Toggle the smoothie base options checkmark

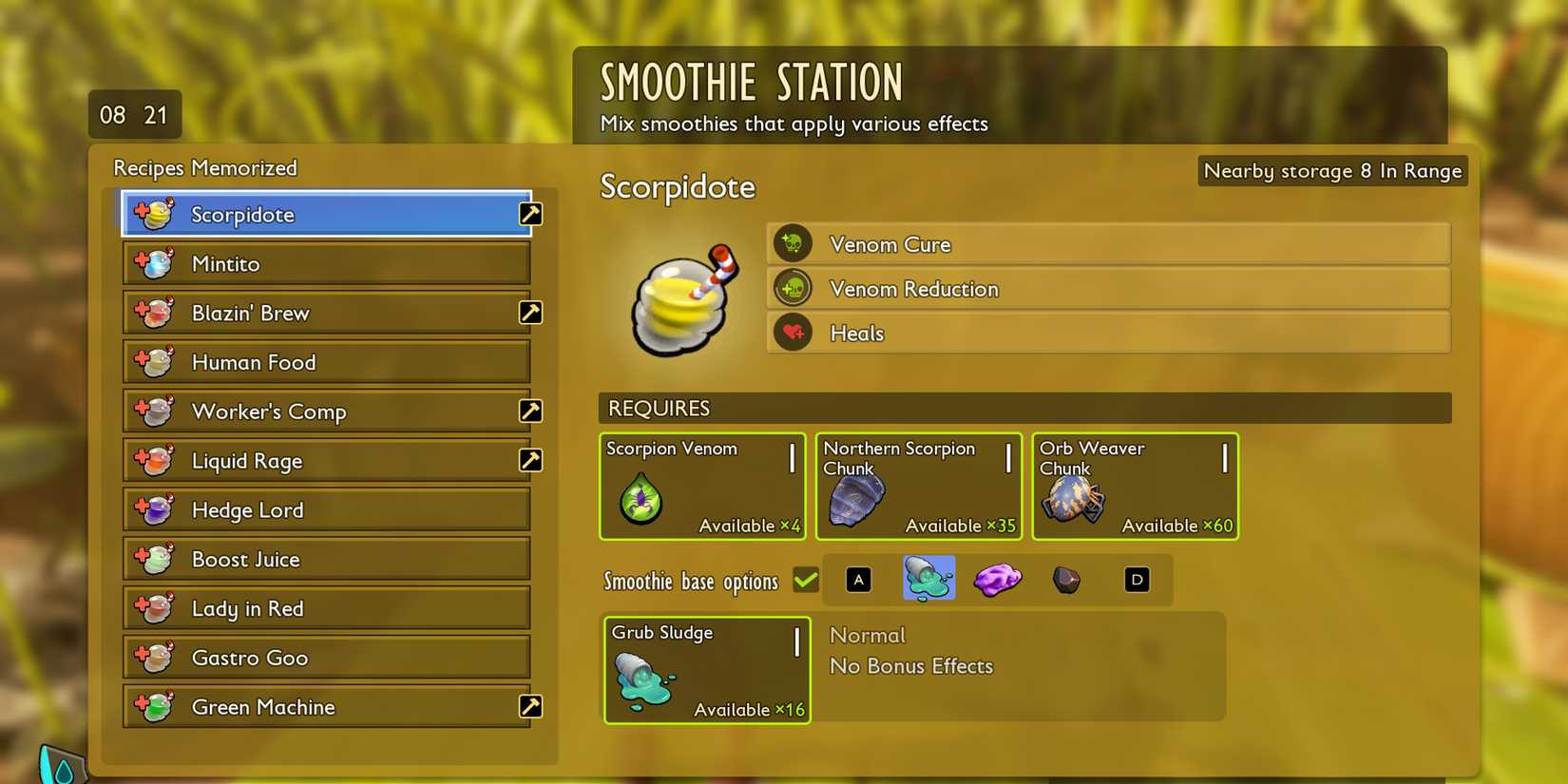806,580
